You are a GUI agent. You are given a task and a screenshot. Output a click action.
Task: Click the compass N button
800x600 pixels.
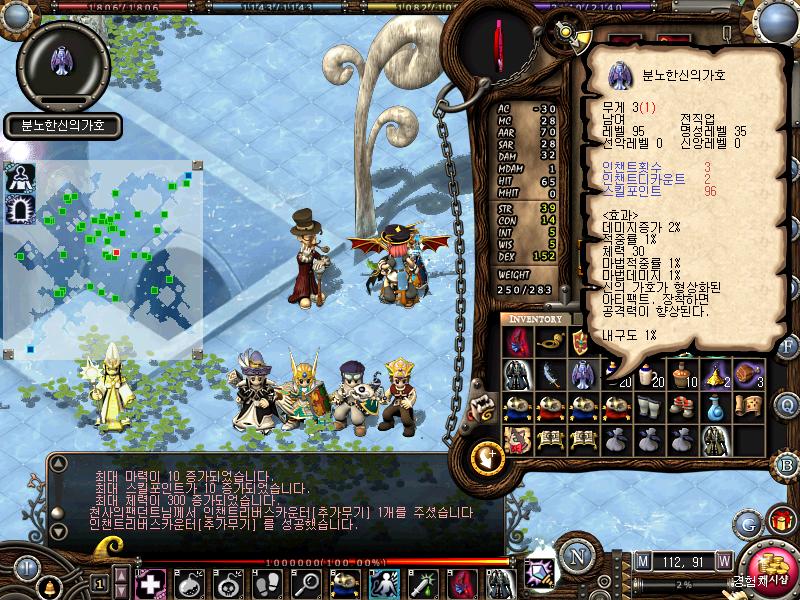click(x=576, y=558)
